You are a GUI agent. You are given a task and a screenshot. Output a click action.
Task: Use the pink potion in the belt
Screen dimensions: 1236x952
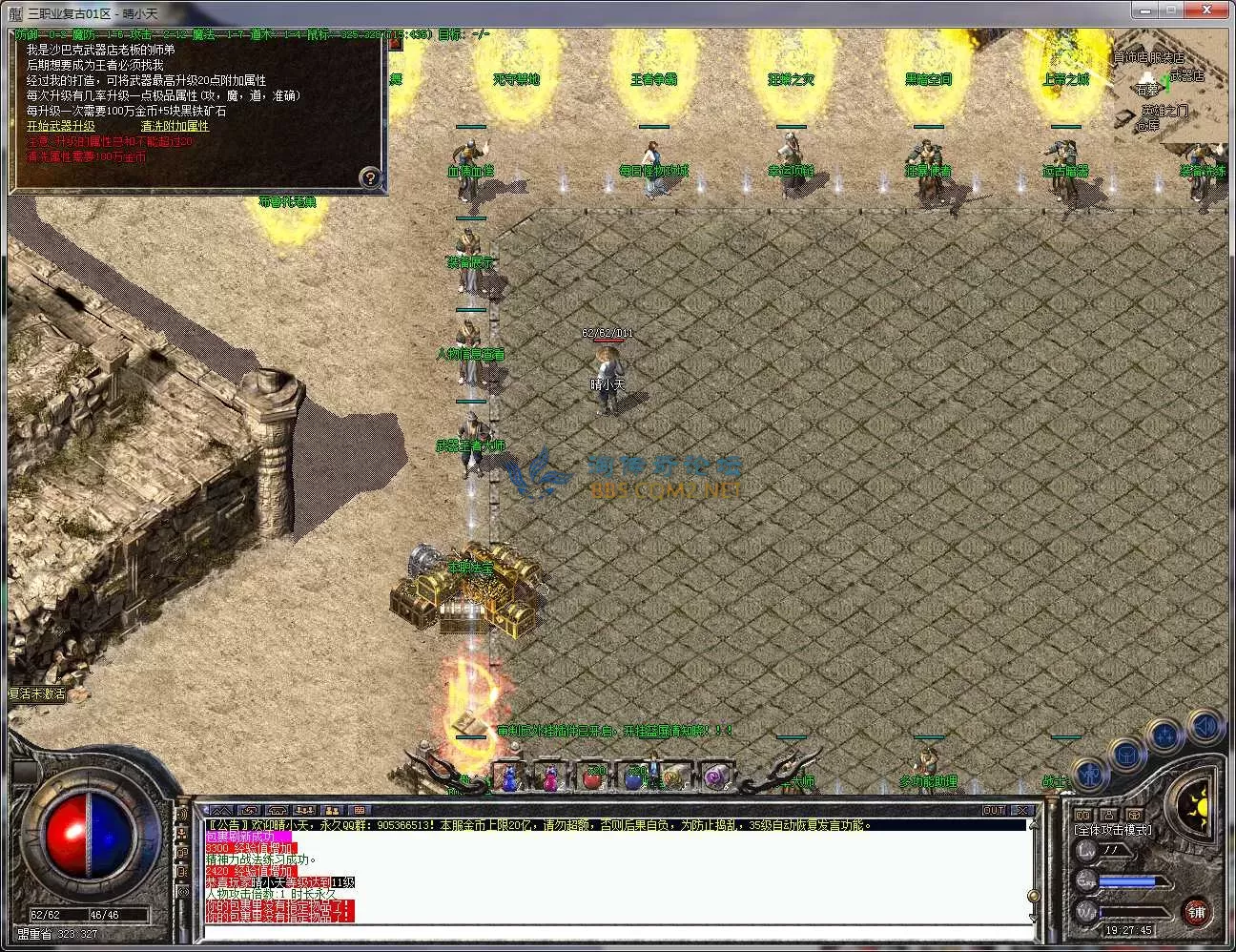[x=552, y=777]
